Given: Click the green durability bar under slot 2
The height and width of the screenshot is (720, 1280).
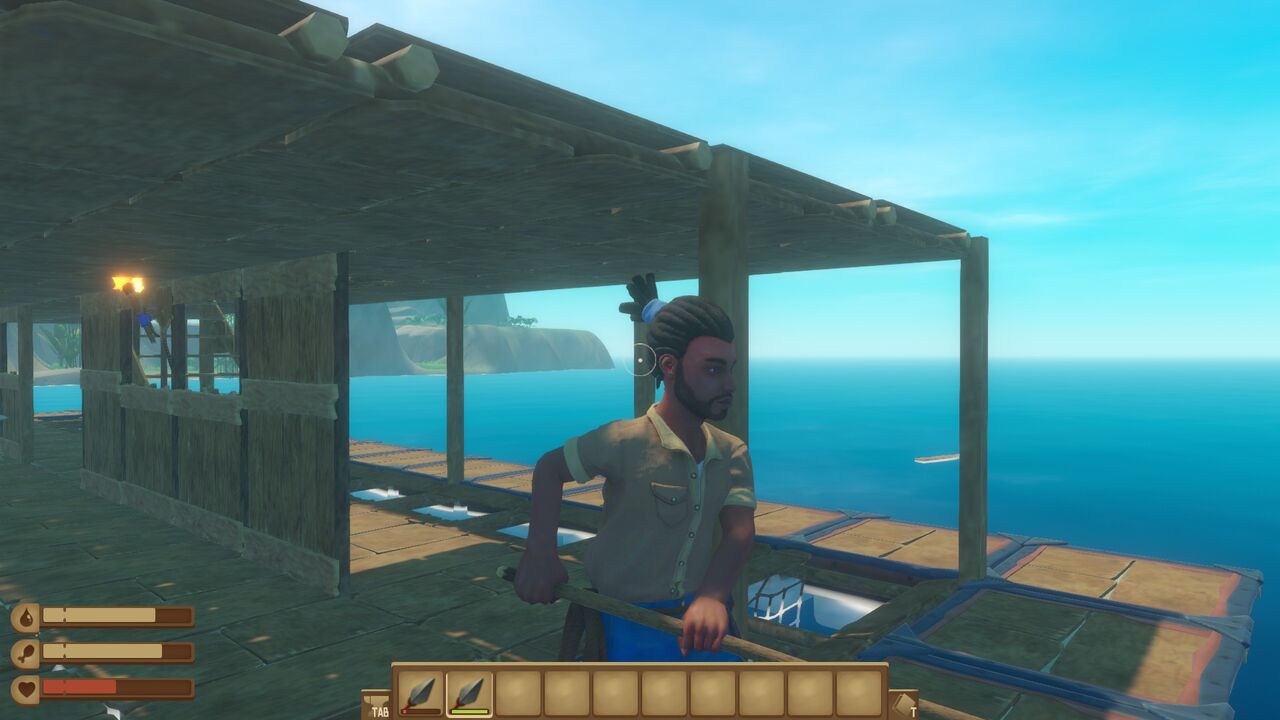Looking at the screenshot, I should [x=470, y=710].
